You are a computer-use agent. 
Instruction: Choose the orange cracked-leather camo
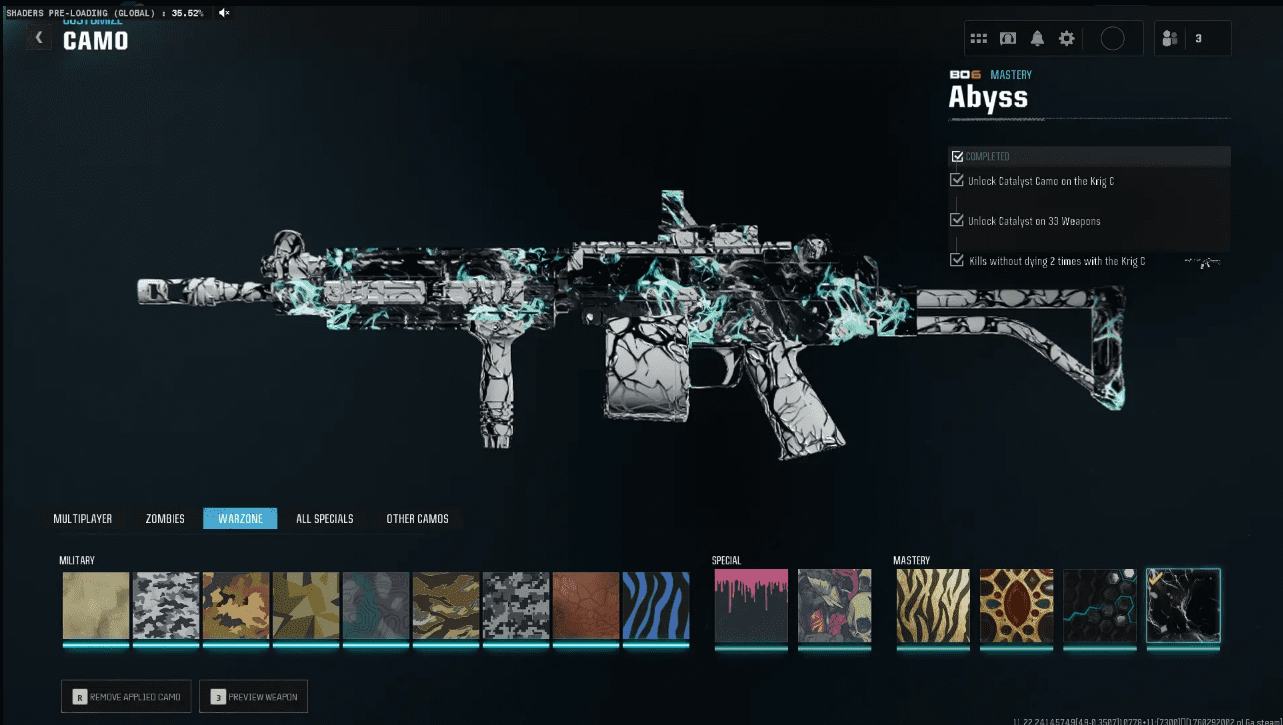(585, 605)
